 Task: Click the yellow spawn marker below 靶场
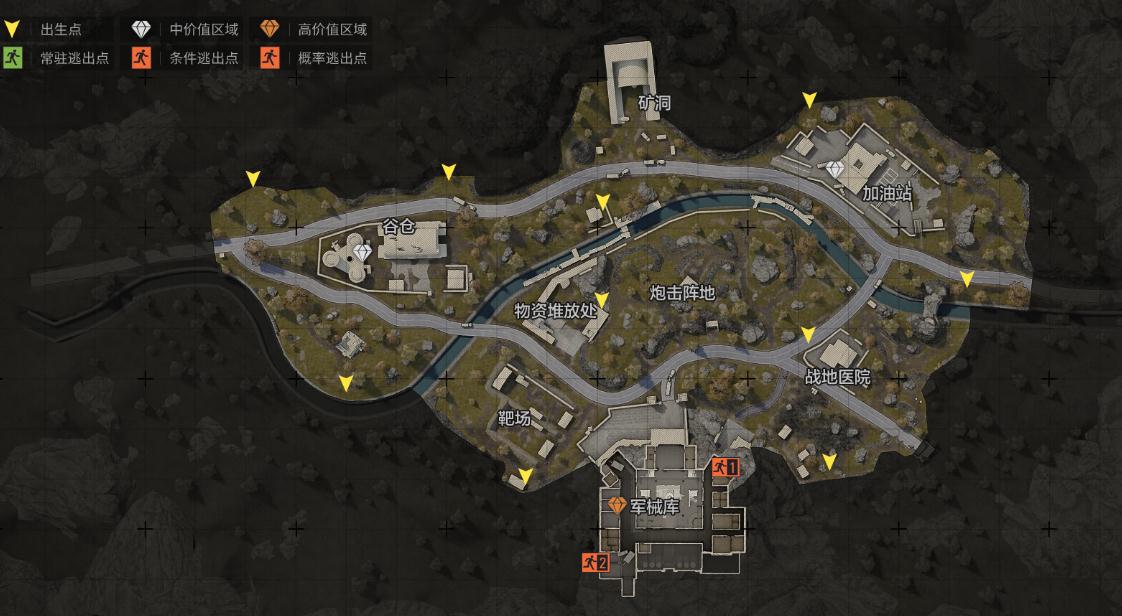[526, 476]
